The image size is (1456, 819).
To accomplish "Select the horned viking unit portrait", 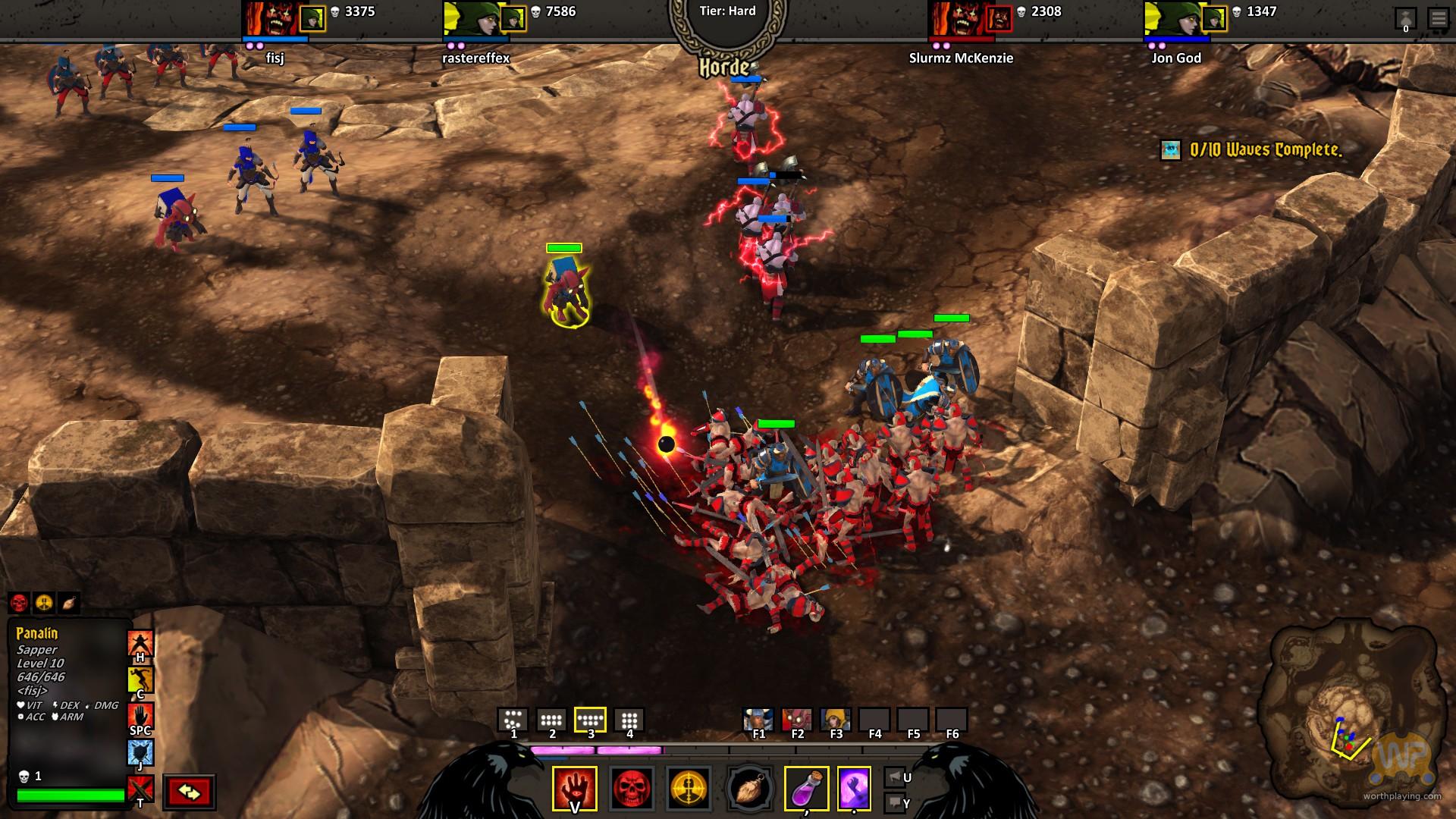I will click(758, 719).
